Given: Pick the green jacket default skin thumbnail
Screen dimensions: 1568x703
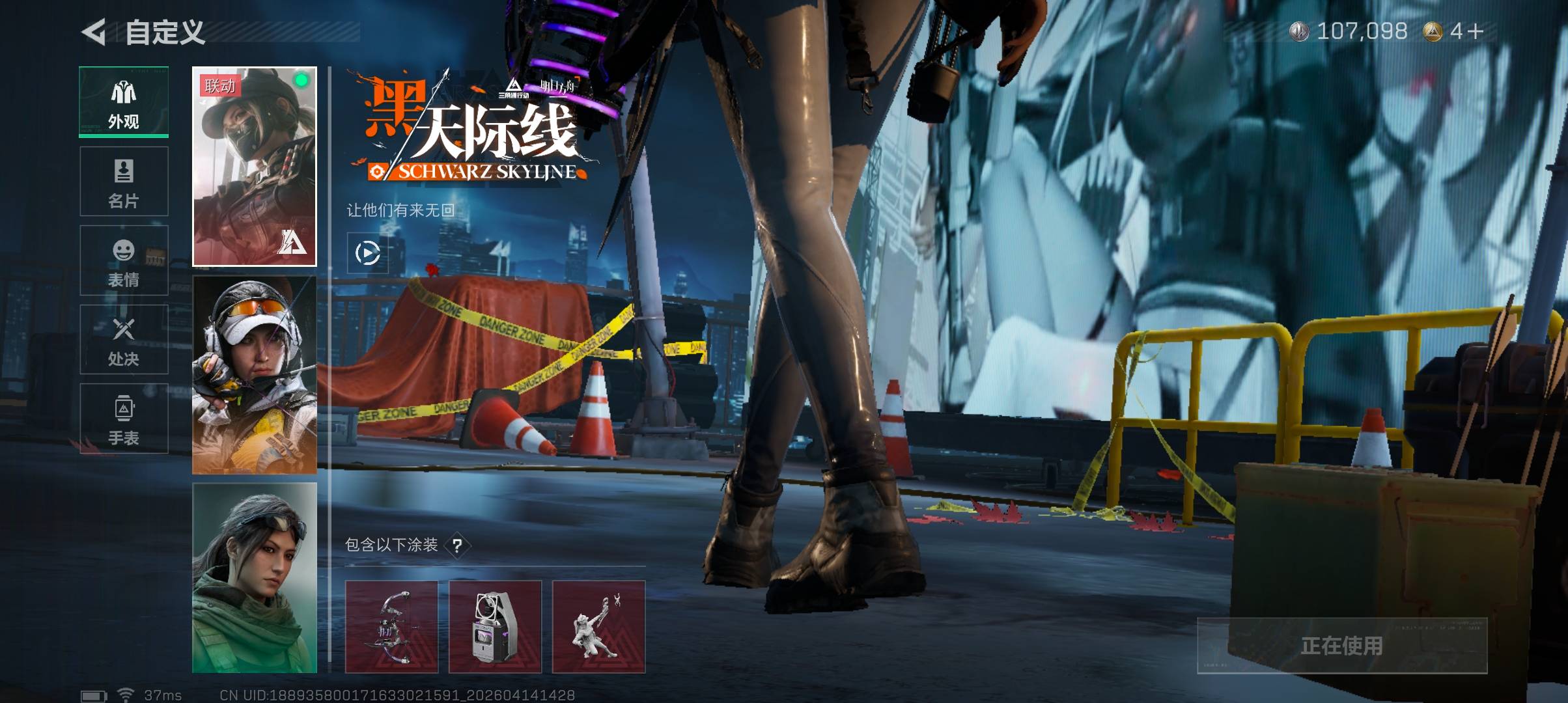Looking at the screenshot, I should point(255,578).
